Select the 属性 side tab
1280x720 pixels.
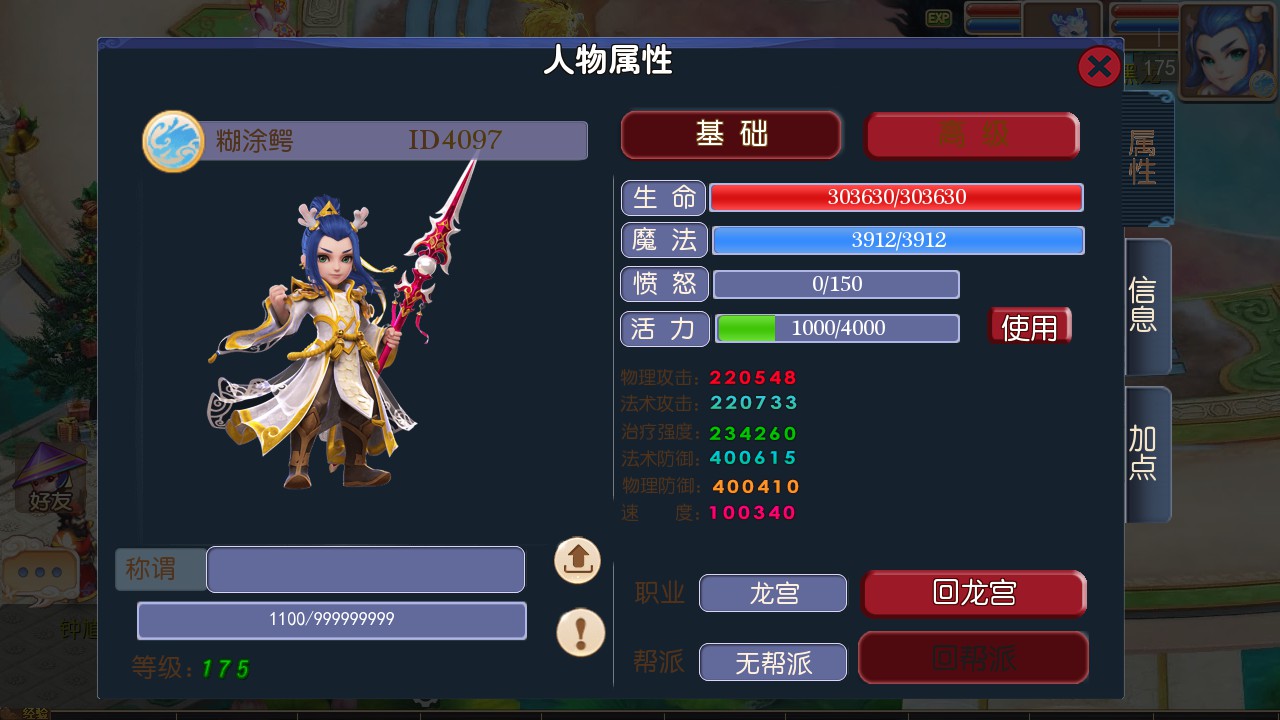pyautogui.click(x=1143, y=158)
